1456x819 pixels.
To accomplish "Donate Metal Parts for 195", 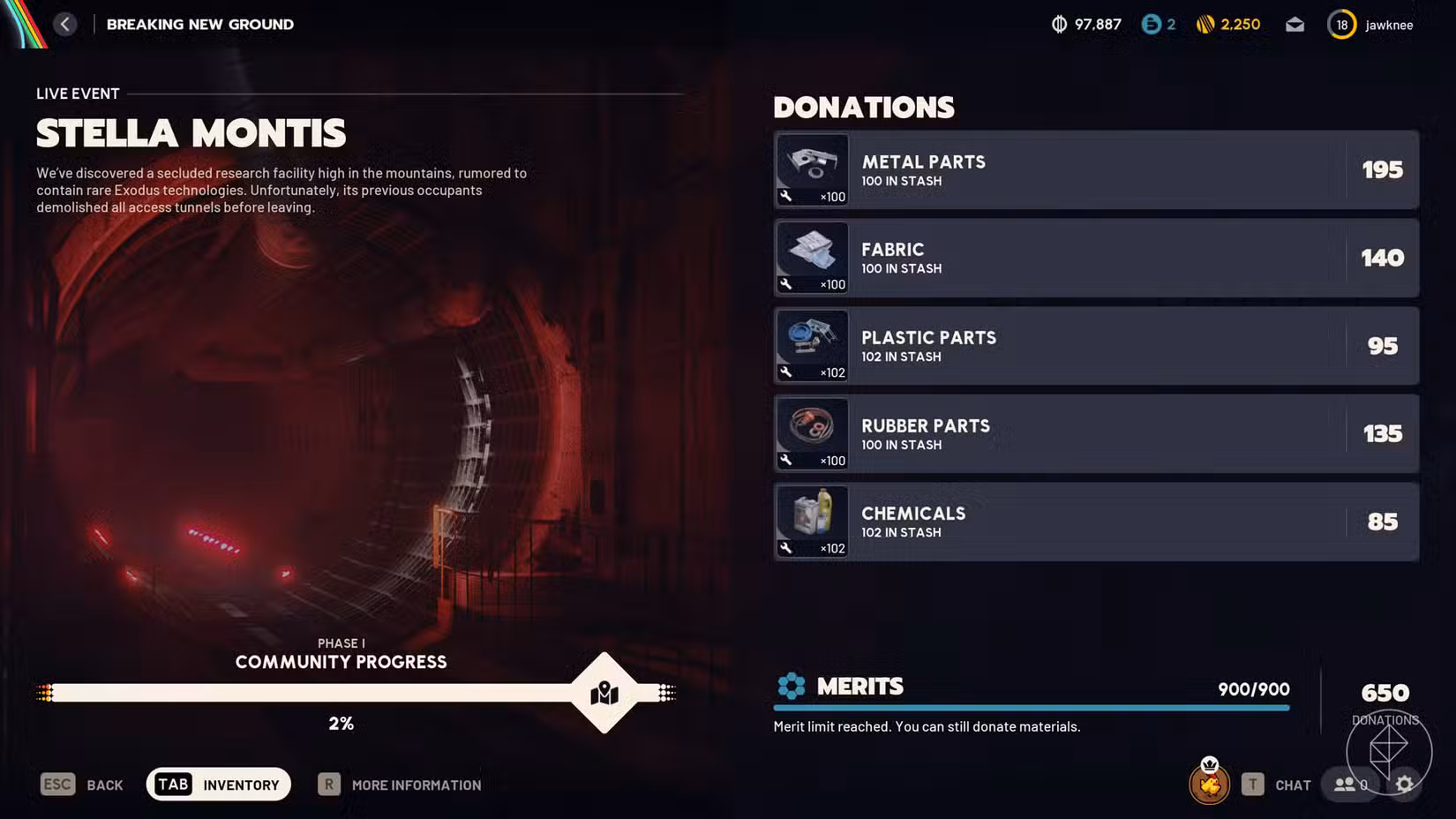I will click(x=1383, y=169).
